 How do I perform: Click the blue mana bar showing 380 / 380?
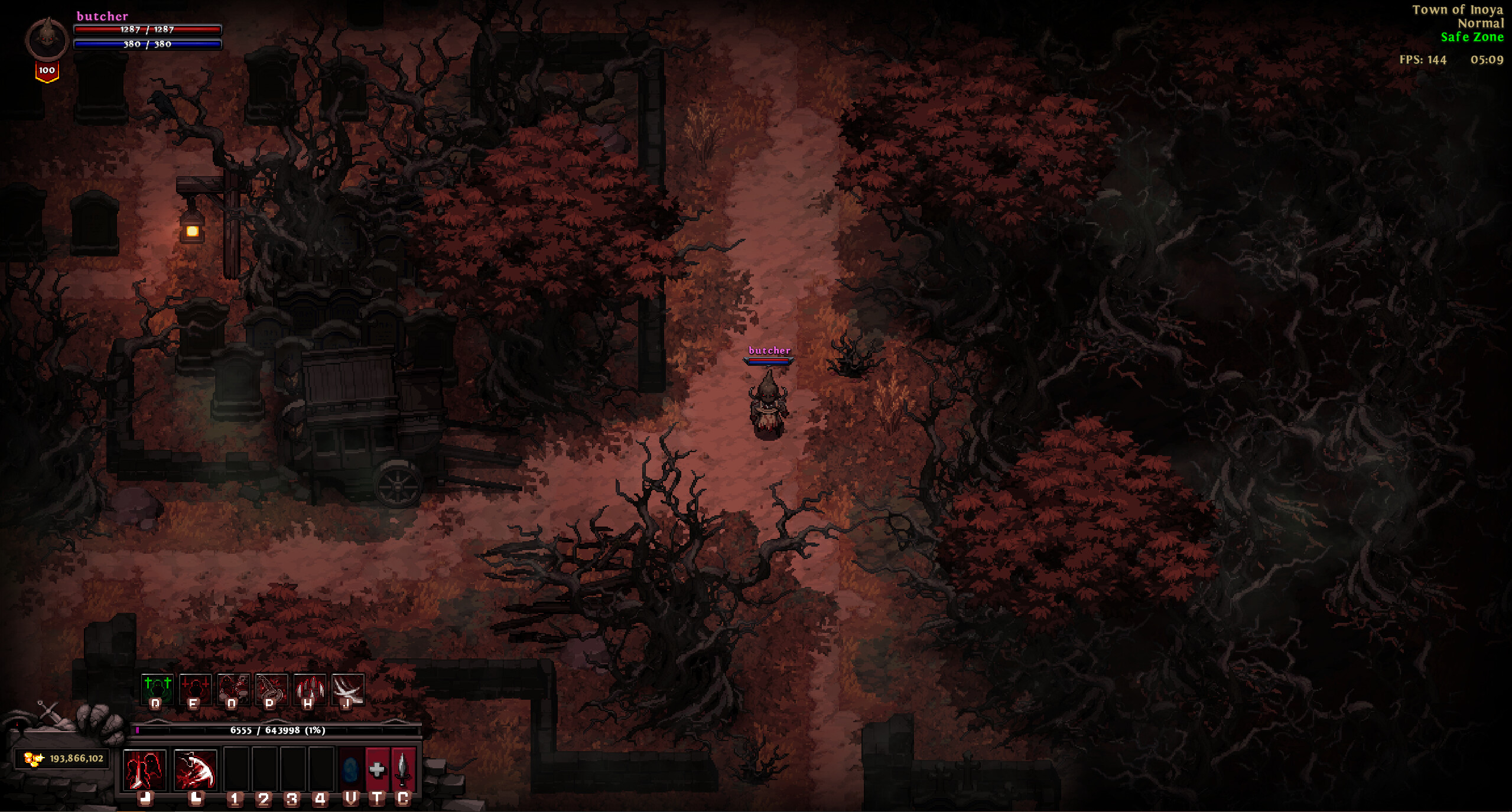click(x=146, y=44)
